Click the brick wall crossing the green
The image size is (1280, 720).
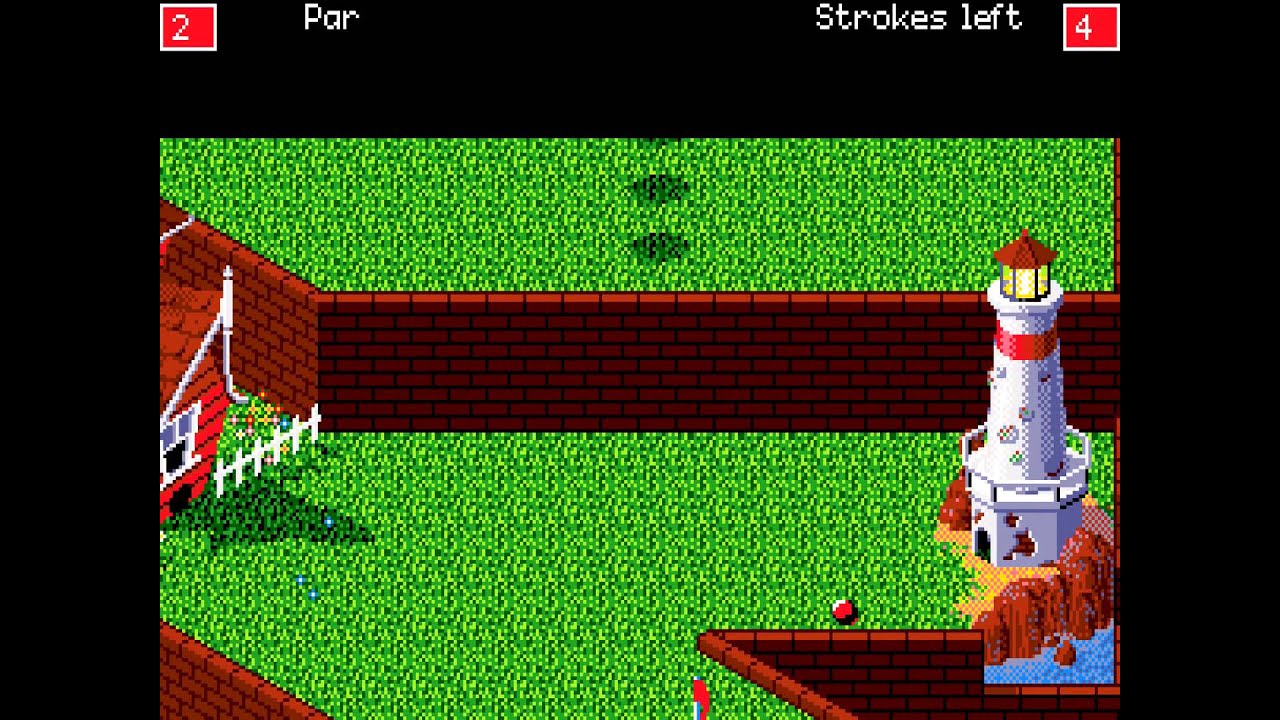click(x=600, y=350)
